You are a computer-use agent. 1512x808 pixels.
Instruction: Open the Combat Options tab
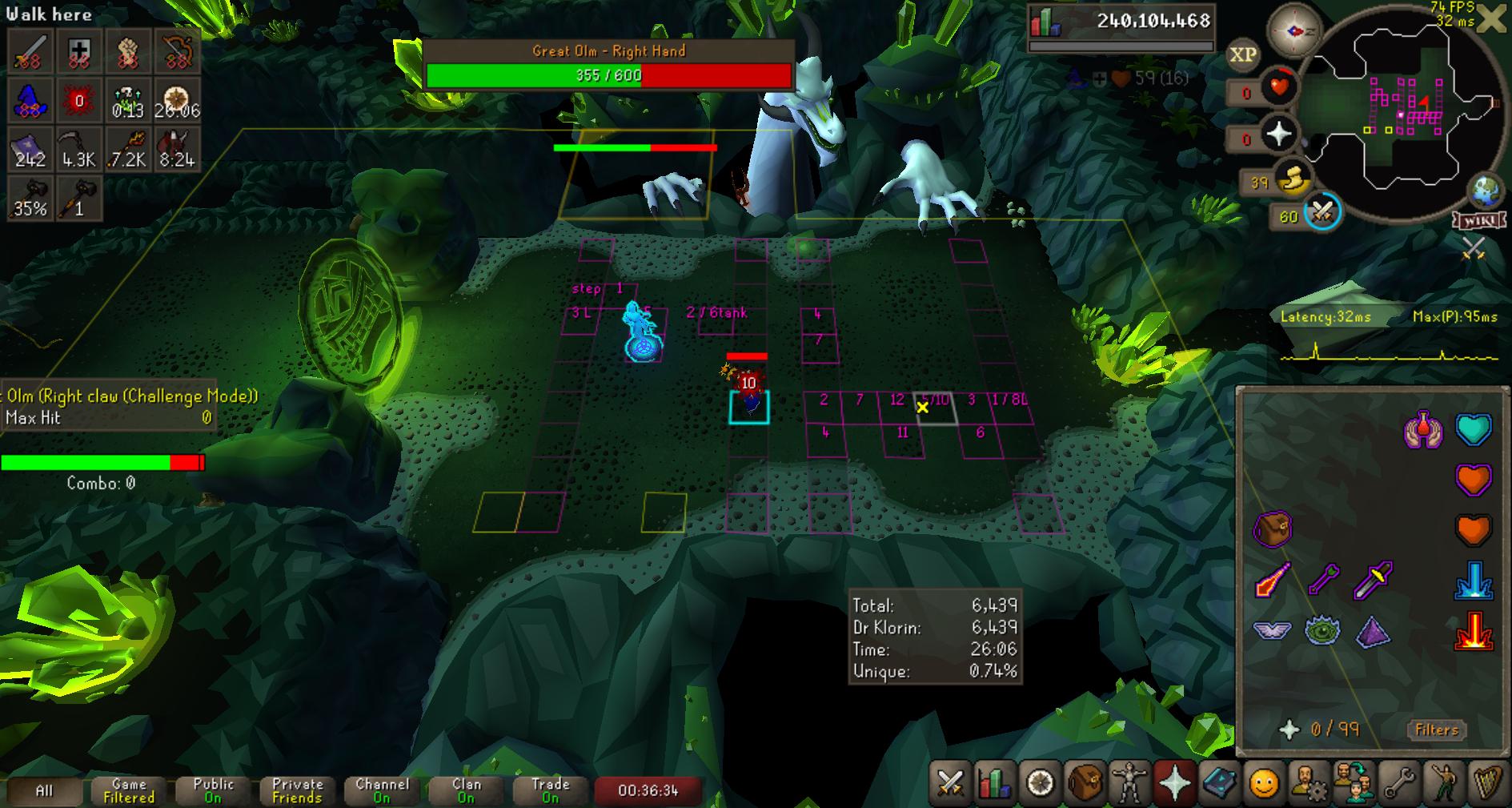click(950, 783)
